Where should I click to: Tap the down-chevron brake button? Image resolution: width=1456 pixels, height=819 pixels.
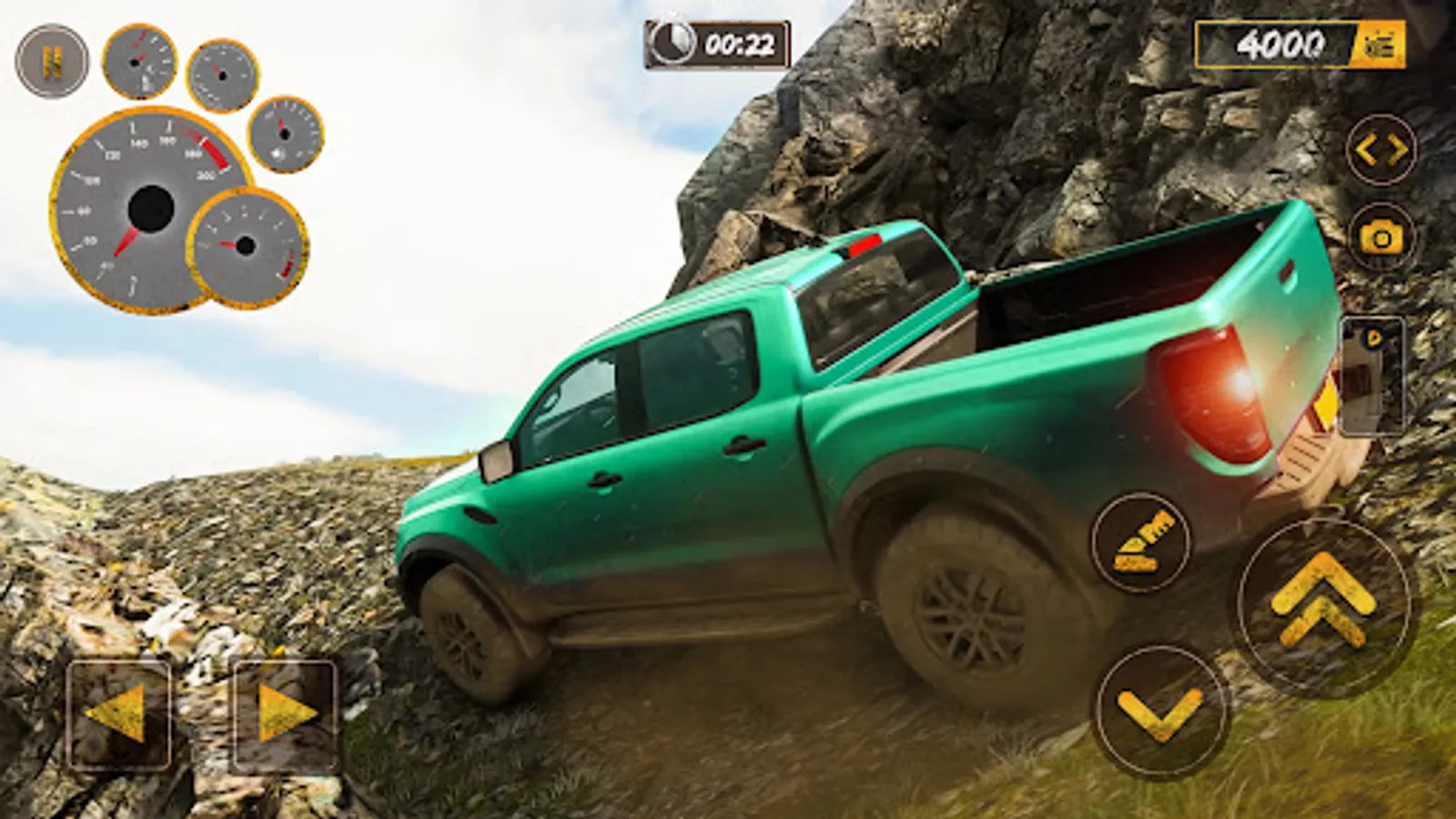[x=1160, y=708]
